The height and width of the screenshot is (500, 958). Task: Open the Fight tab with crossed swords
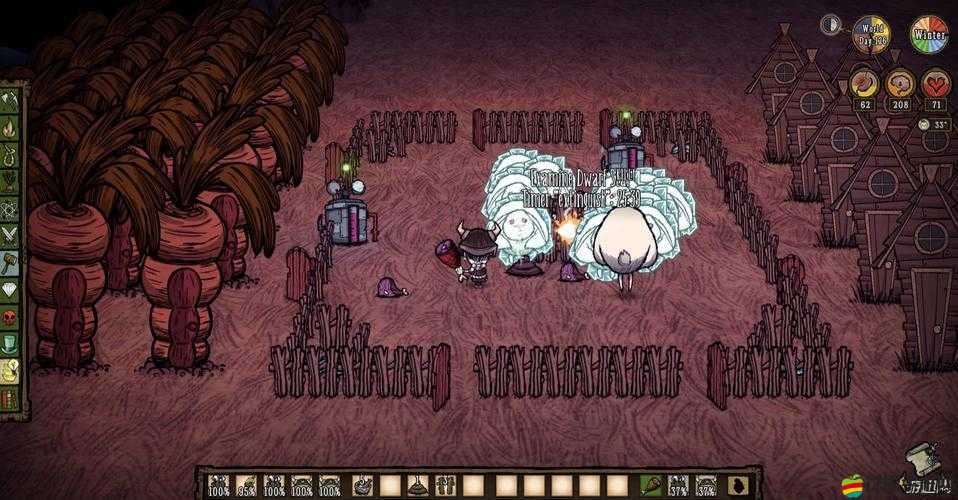point(11,235)
